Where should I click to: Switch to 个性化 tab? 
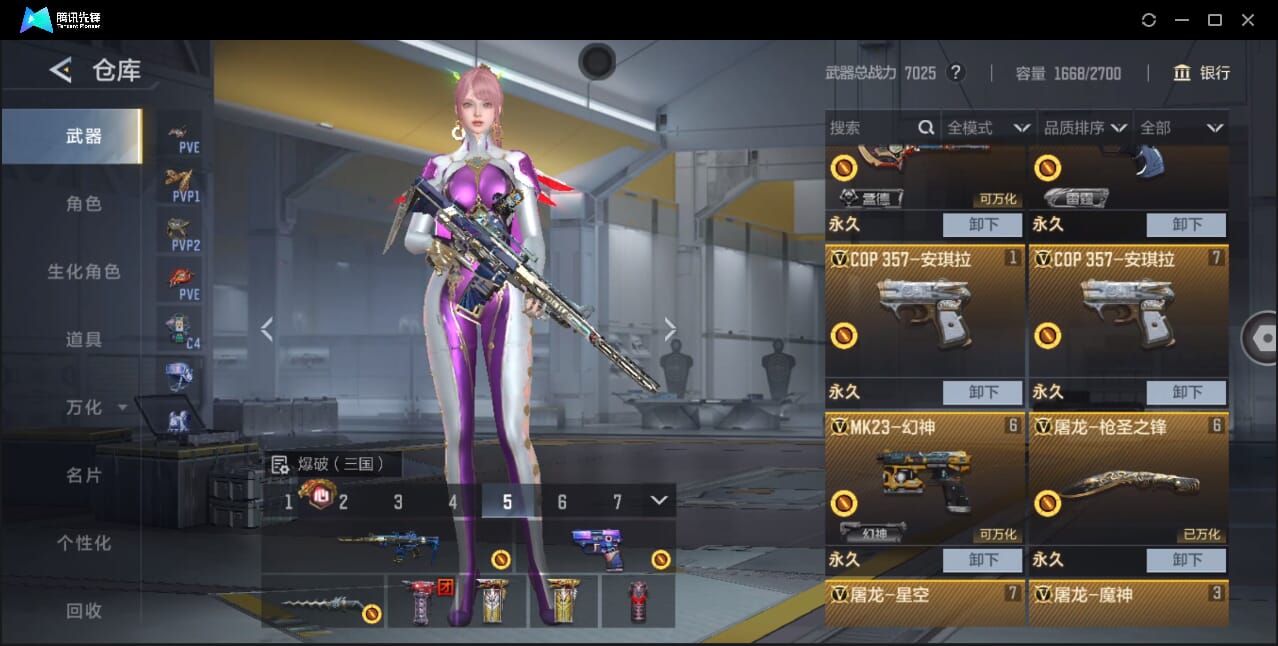[84, 543]
